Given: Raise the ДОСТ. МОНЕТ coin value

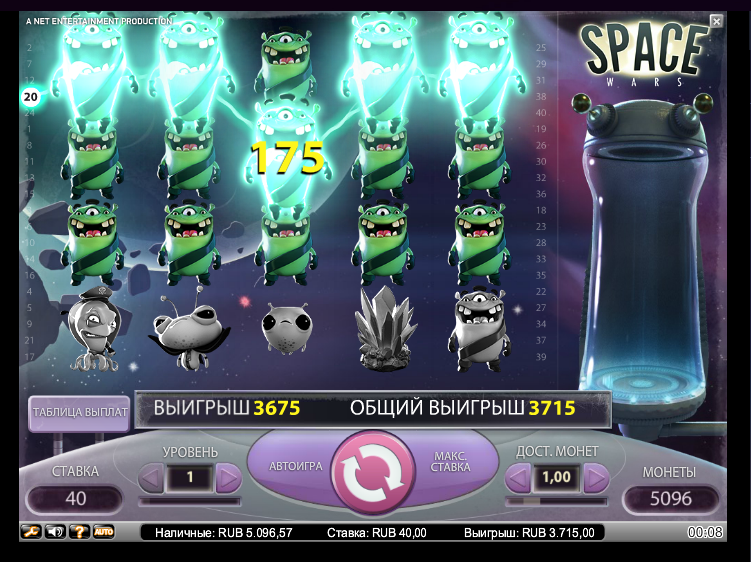Looking at the screenshot, I should 596,478.
